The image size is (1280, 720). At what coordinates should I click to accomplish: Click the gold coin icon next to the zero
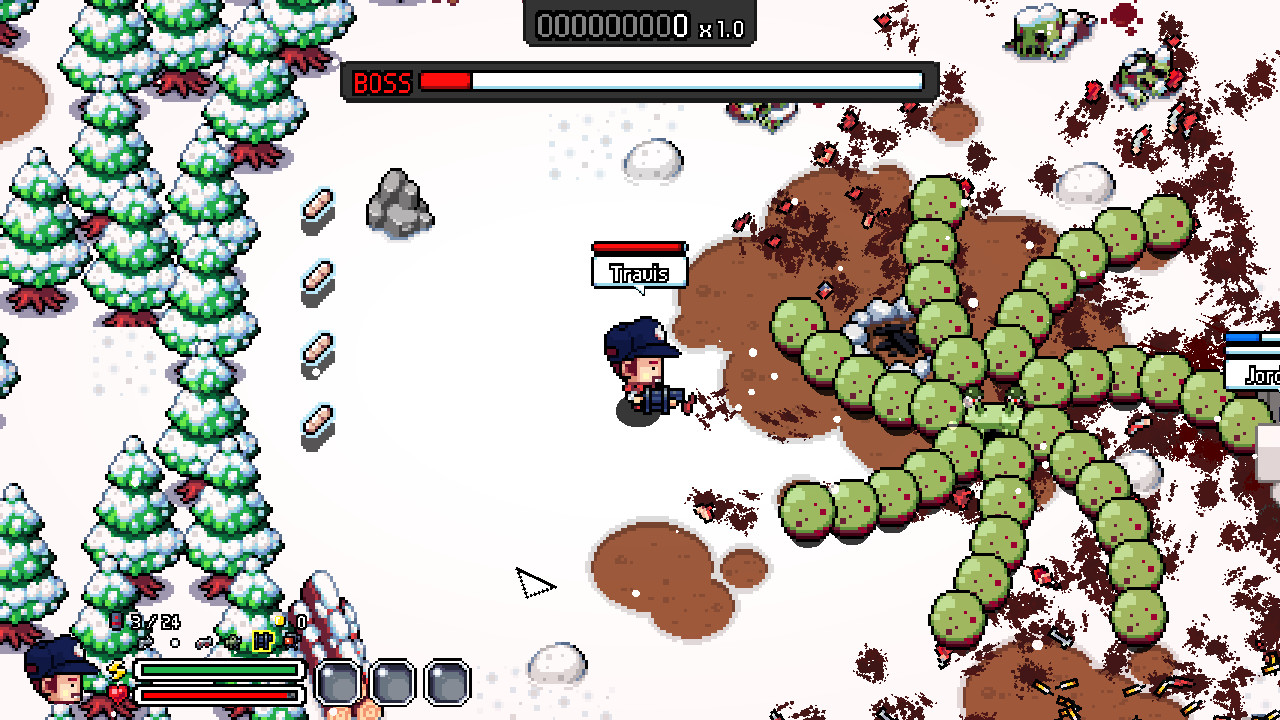[x=278, y=620]
